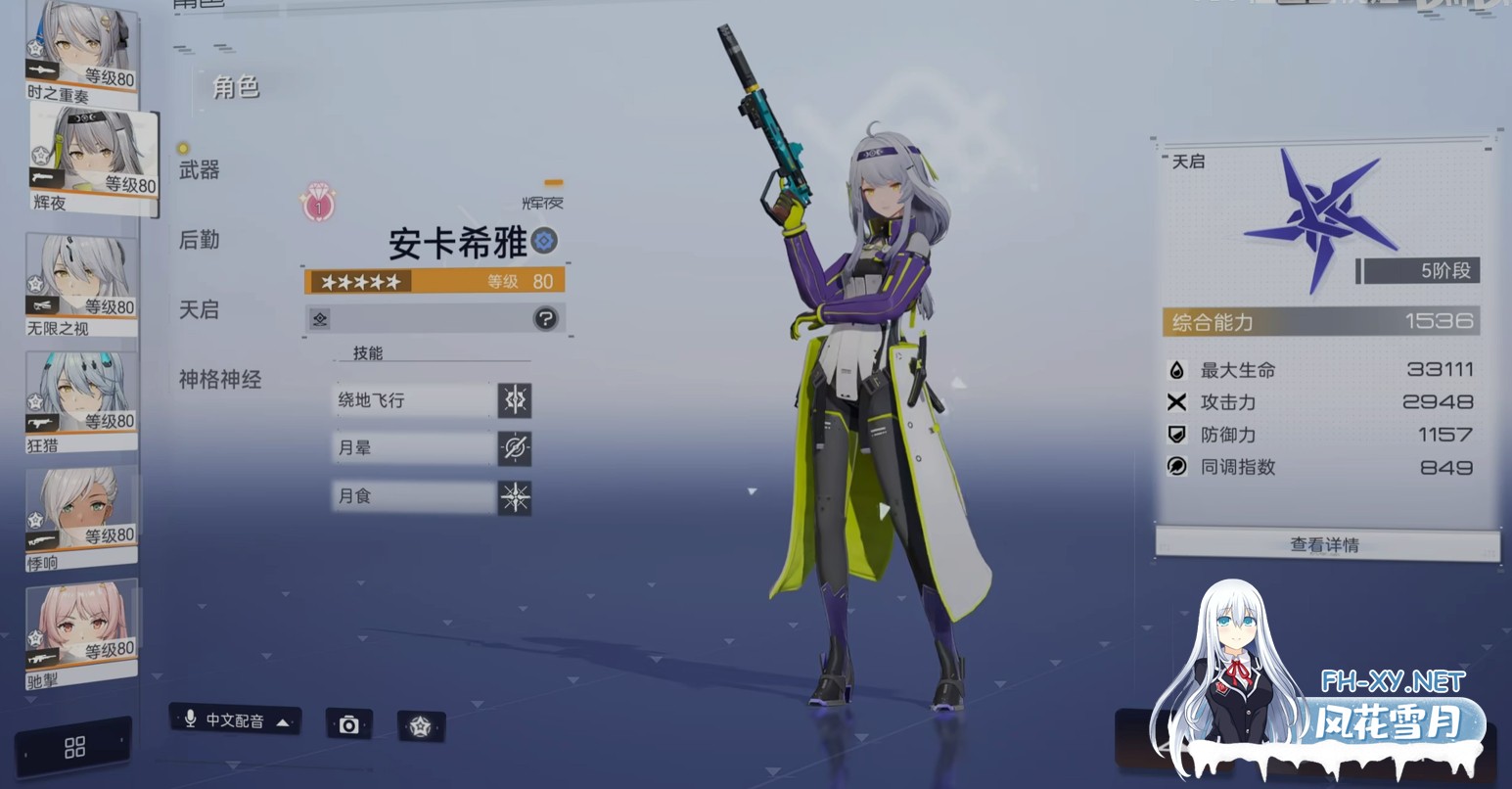
Task: Open the question mark help circle
Action: (544, 319)
